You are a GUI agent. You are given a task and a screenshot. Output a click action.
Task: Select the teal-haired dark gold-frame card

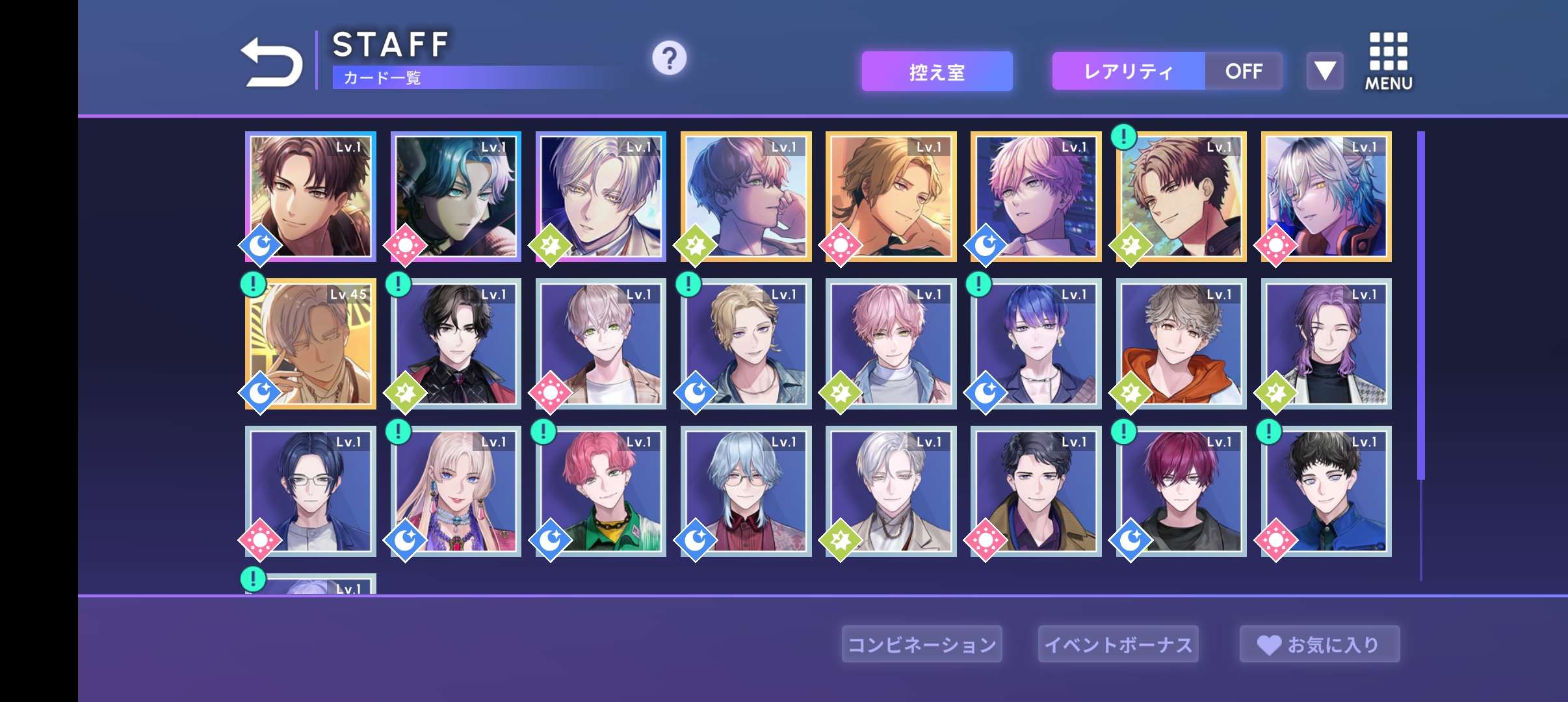point(456,196)
